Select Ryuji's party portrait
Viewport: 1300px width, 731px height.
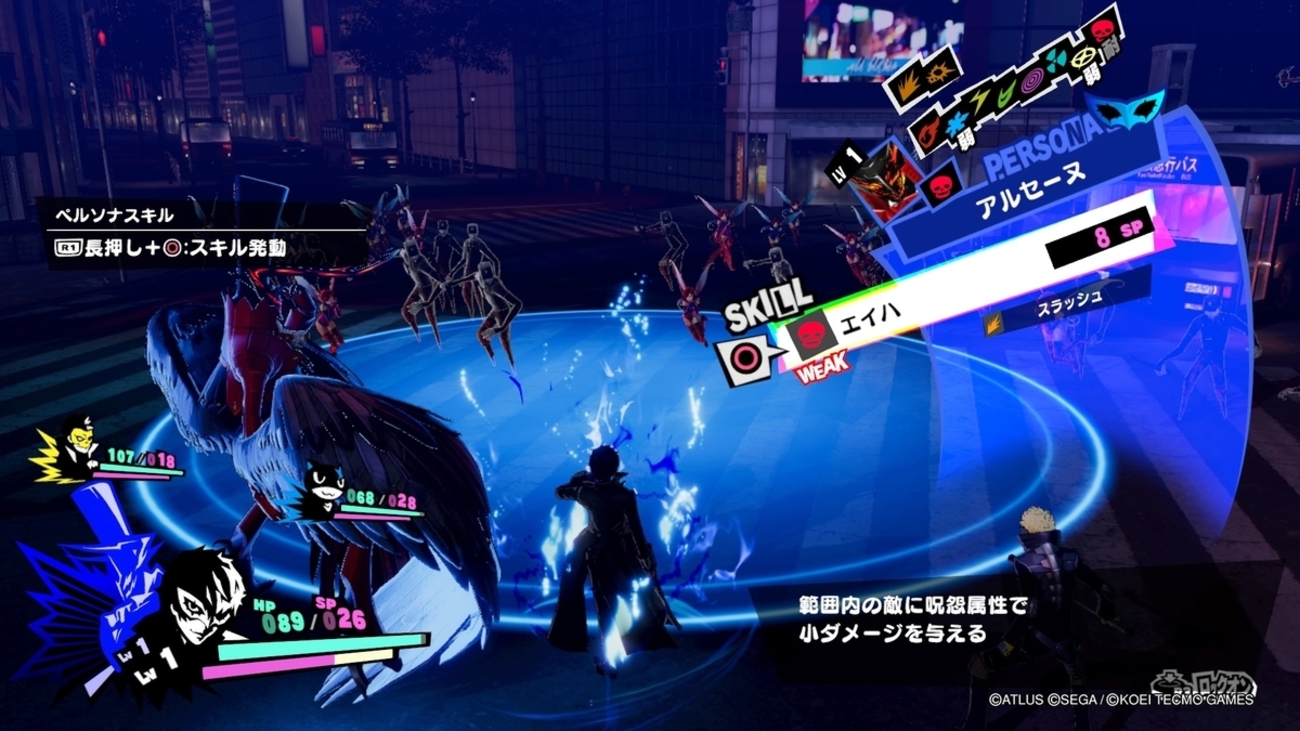pos(79,444)
